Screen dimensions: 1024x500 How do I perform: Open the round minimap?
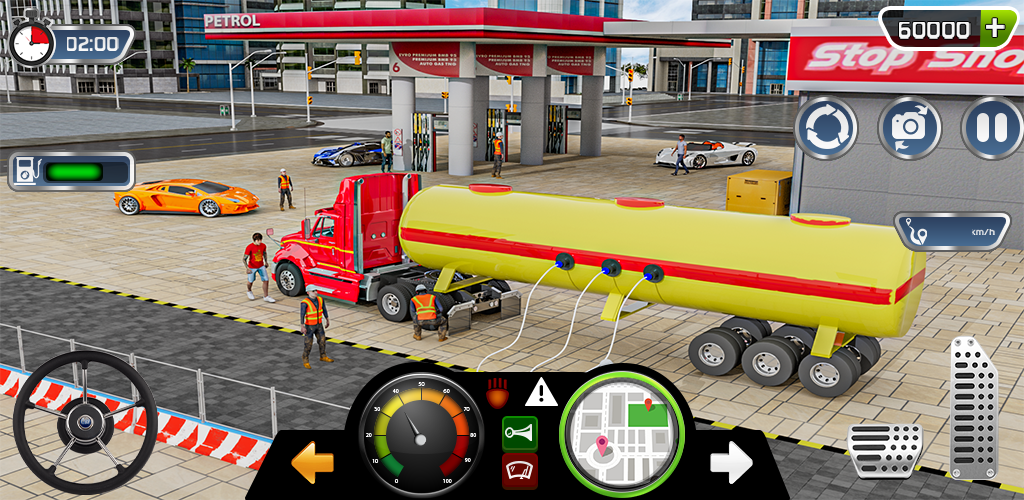click(625, 432)
